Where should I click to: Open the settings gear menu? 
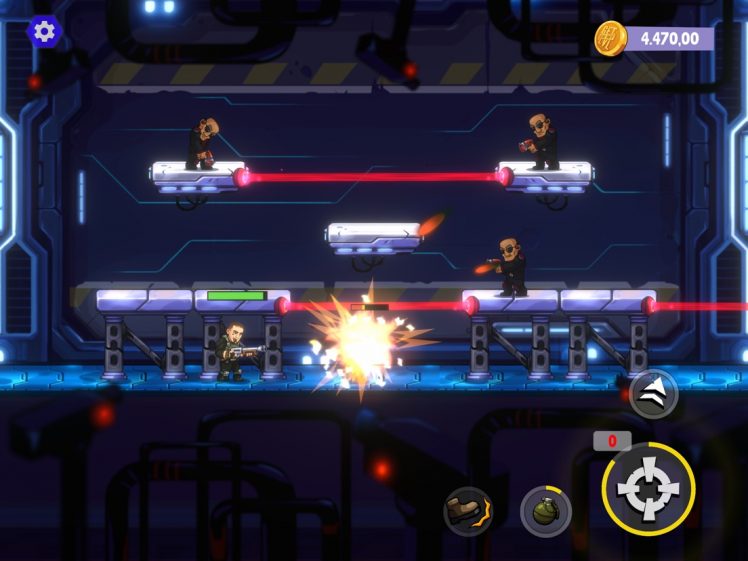44,31
